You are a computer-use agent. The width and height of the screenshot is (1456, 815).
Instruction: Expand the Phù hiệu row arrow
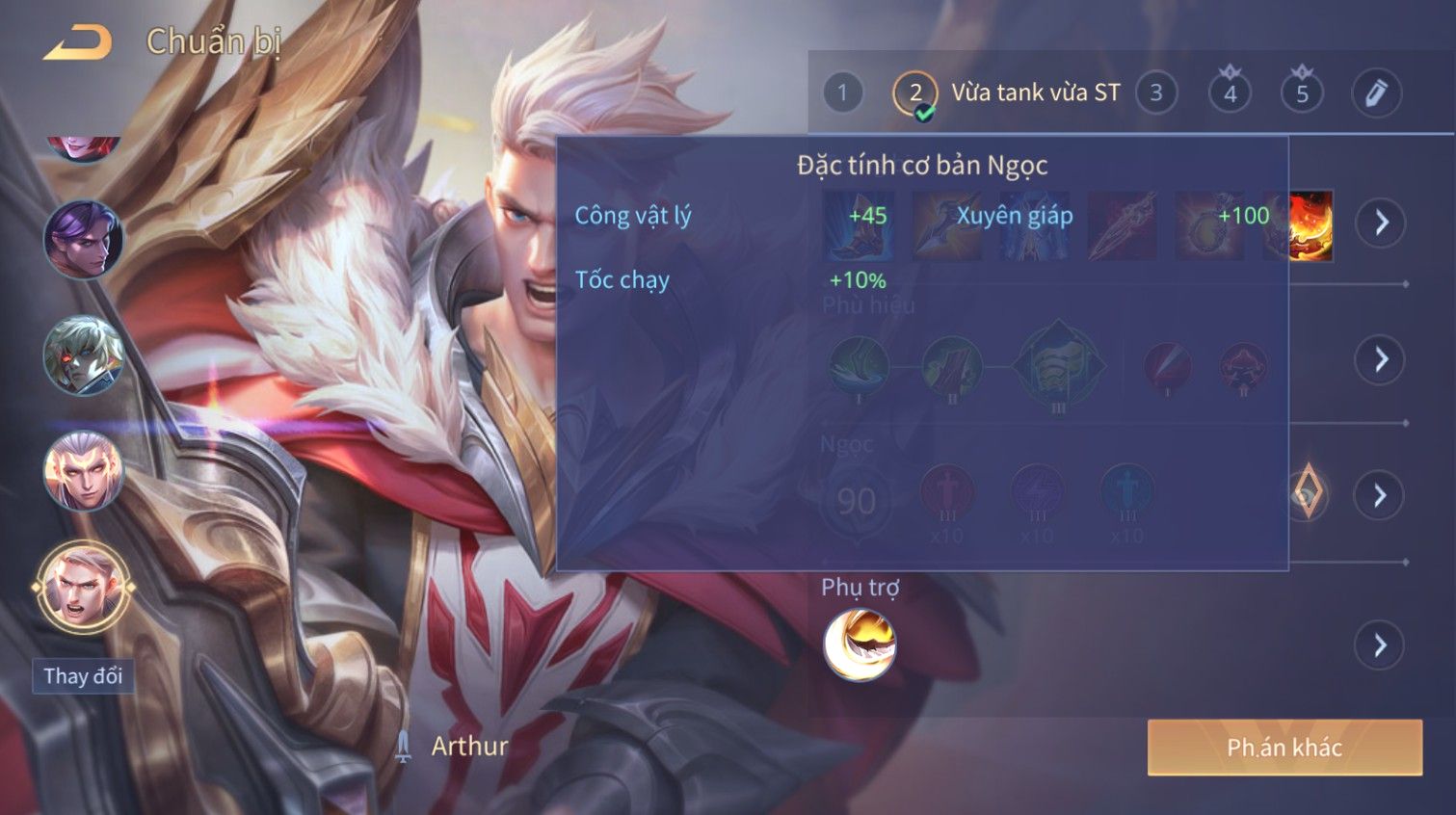tap(1381, 359)
